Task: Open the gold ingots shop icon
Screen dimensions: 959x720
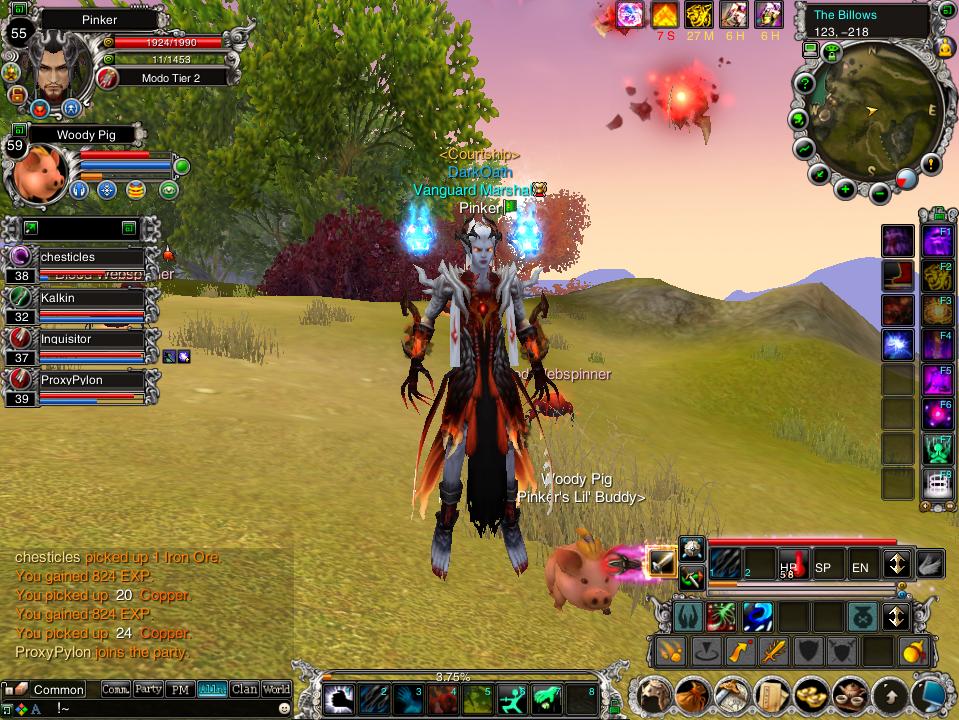Action: tap(811, 693)
